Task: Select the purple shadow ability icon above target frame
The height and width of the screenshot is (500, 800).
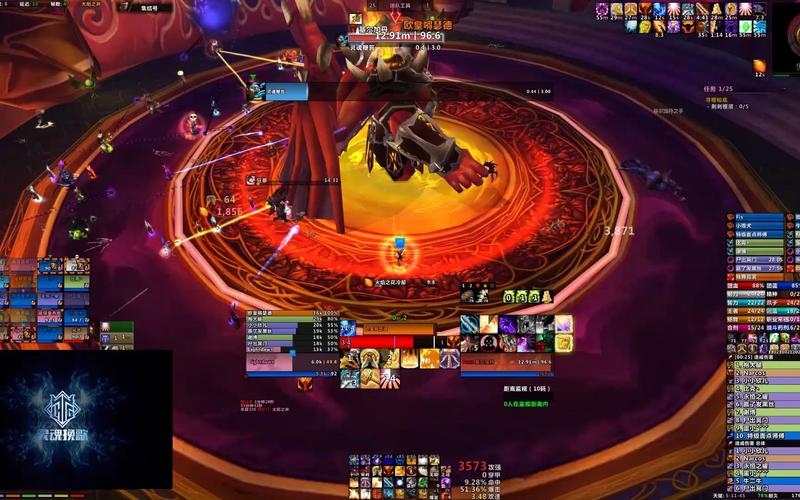Action: (507, 324)
